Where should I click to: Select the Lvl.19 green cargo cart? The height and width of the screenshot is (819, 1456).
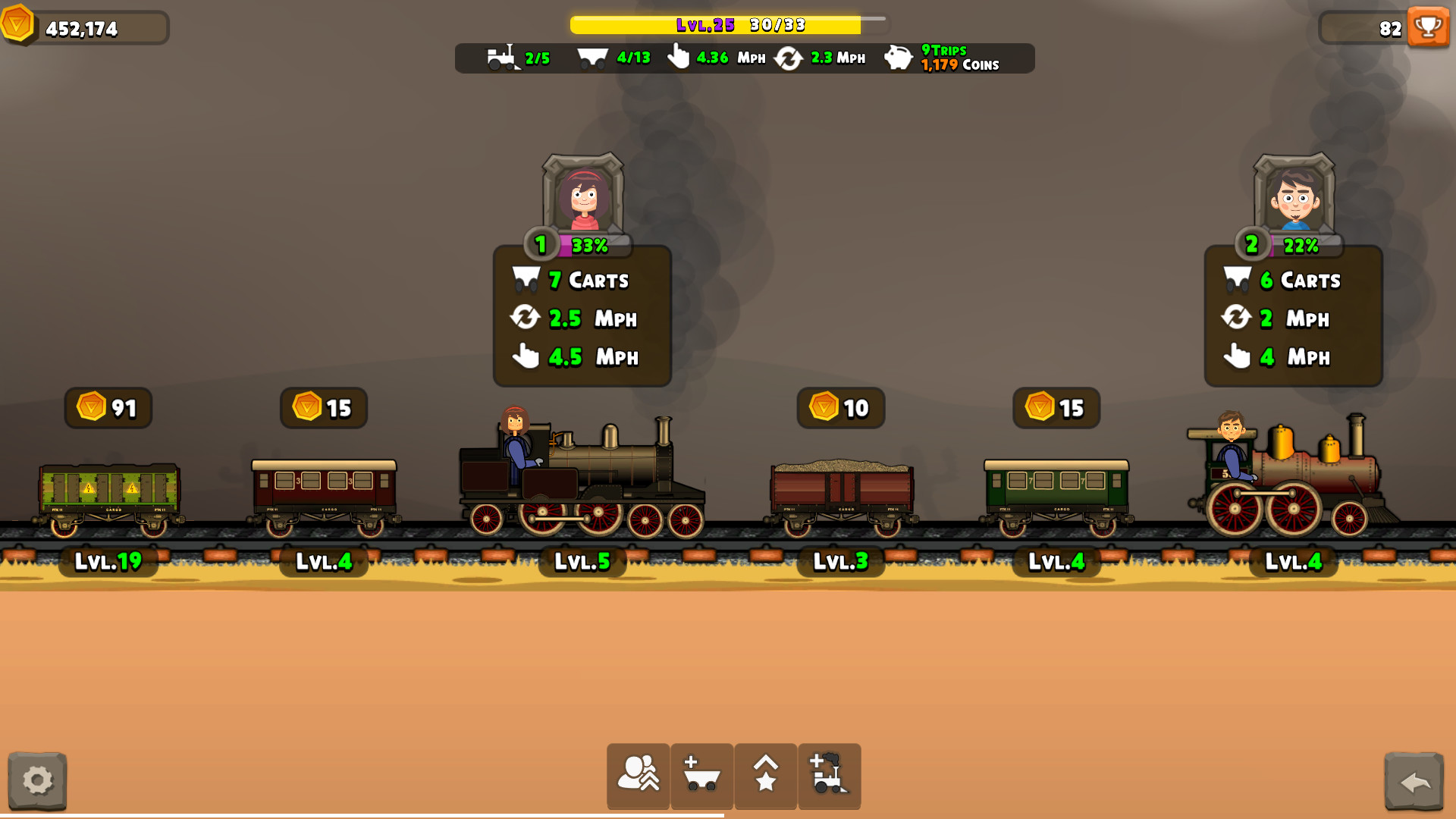pos(108,493)
